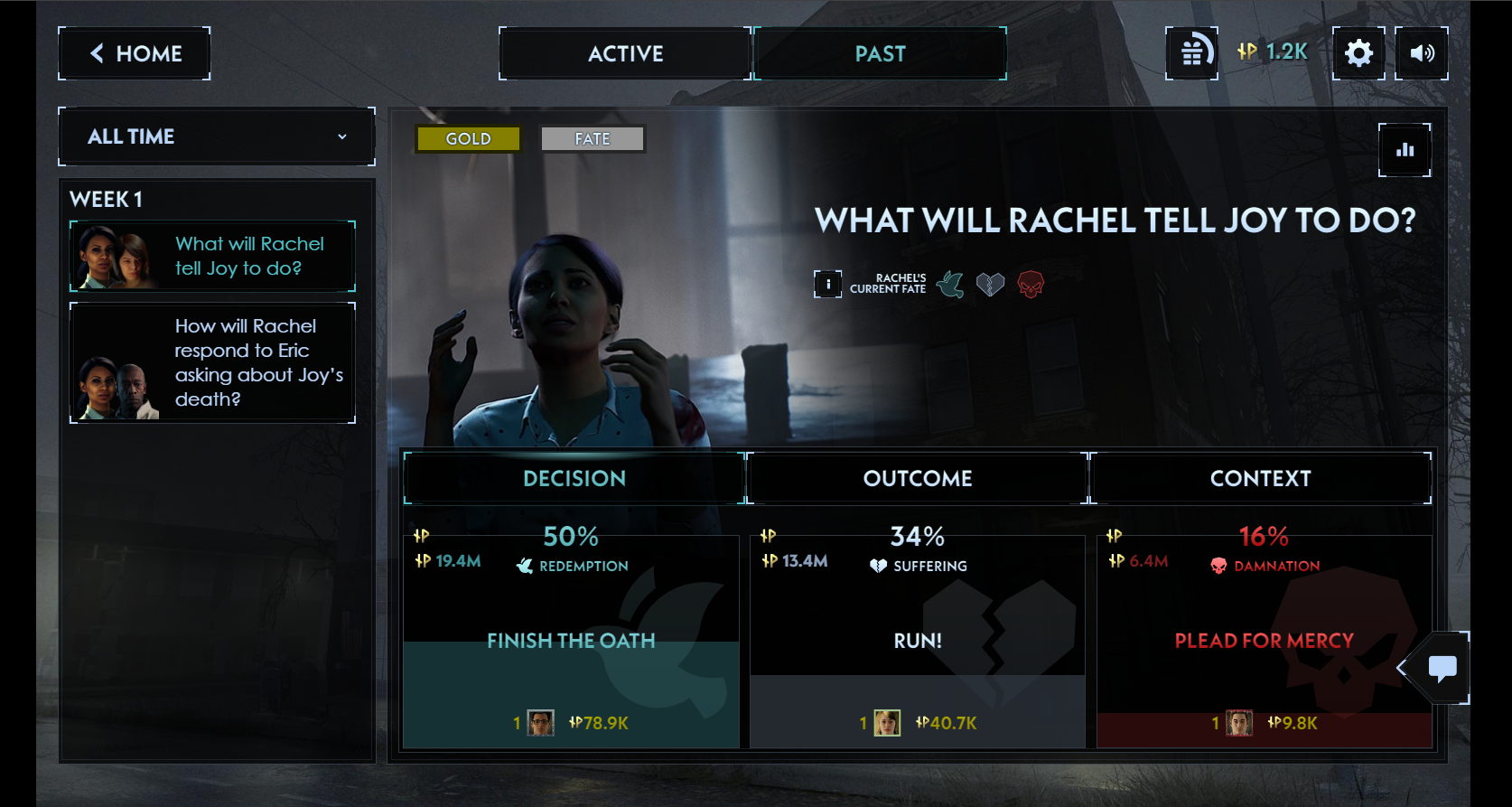Select the Fate filter button
The image size is (1512, 807).
click(593, 138)
